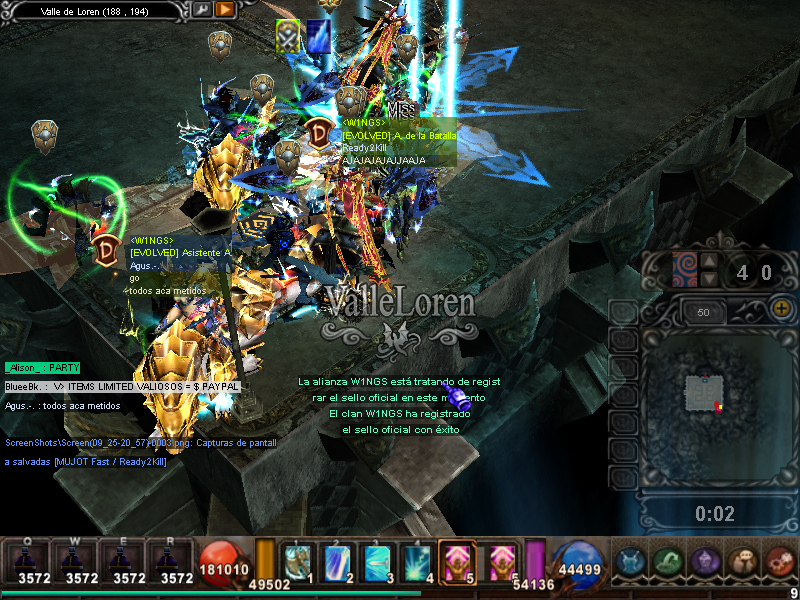This screenshot has width=800, height=600.
Task: Click the orange play arrow button
Action: coord(225,10)
